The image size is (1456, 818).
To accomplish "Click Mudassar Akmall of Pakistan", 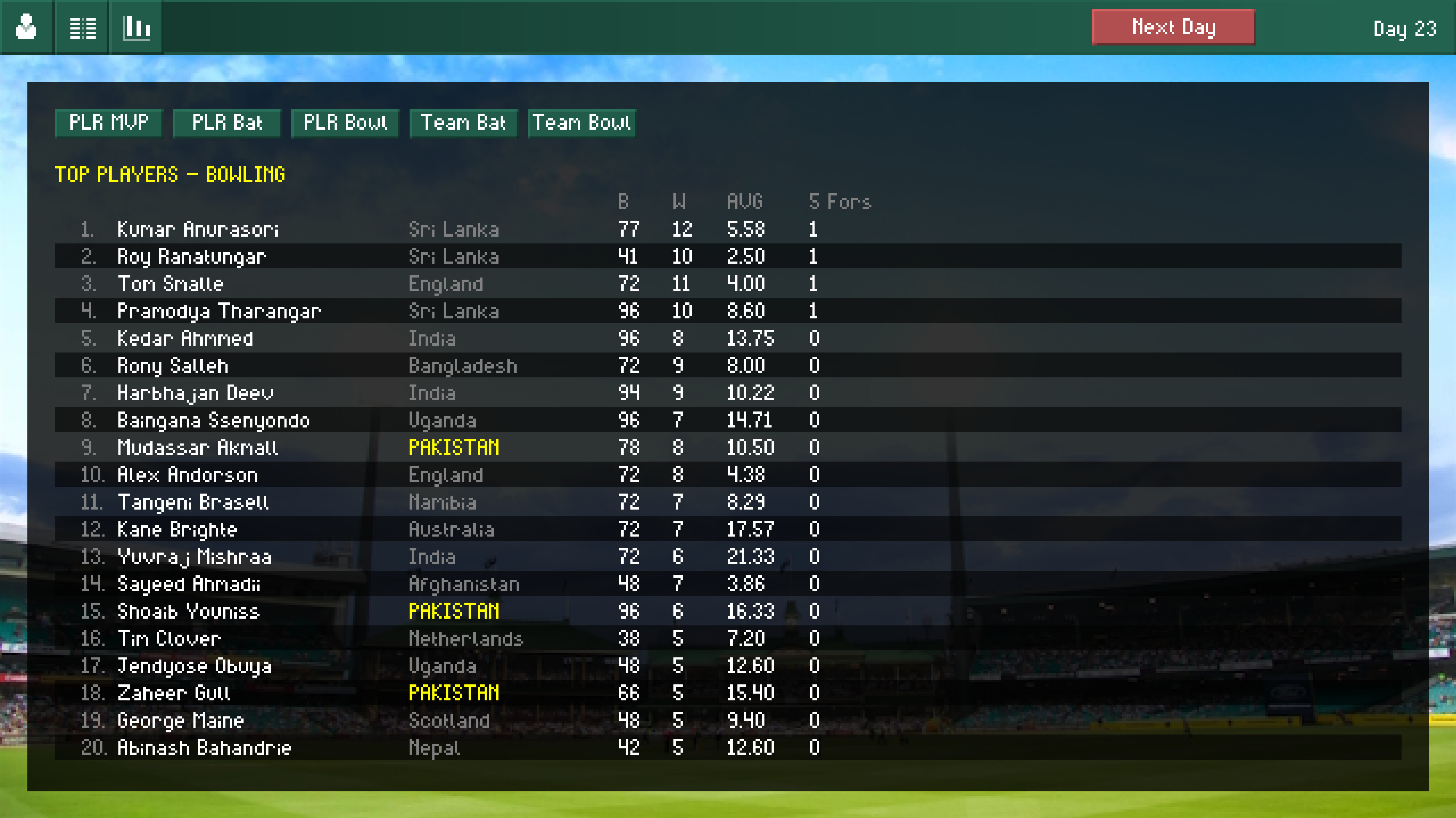I will pos(198,447).
